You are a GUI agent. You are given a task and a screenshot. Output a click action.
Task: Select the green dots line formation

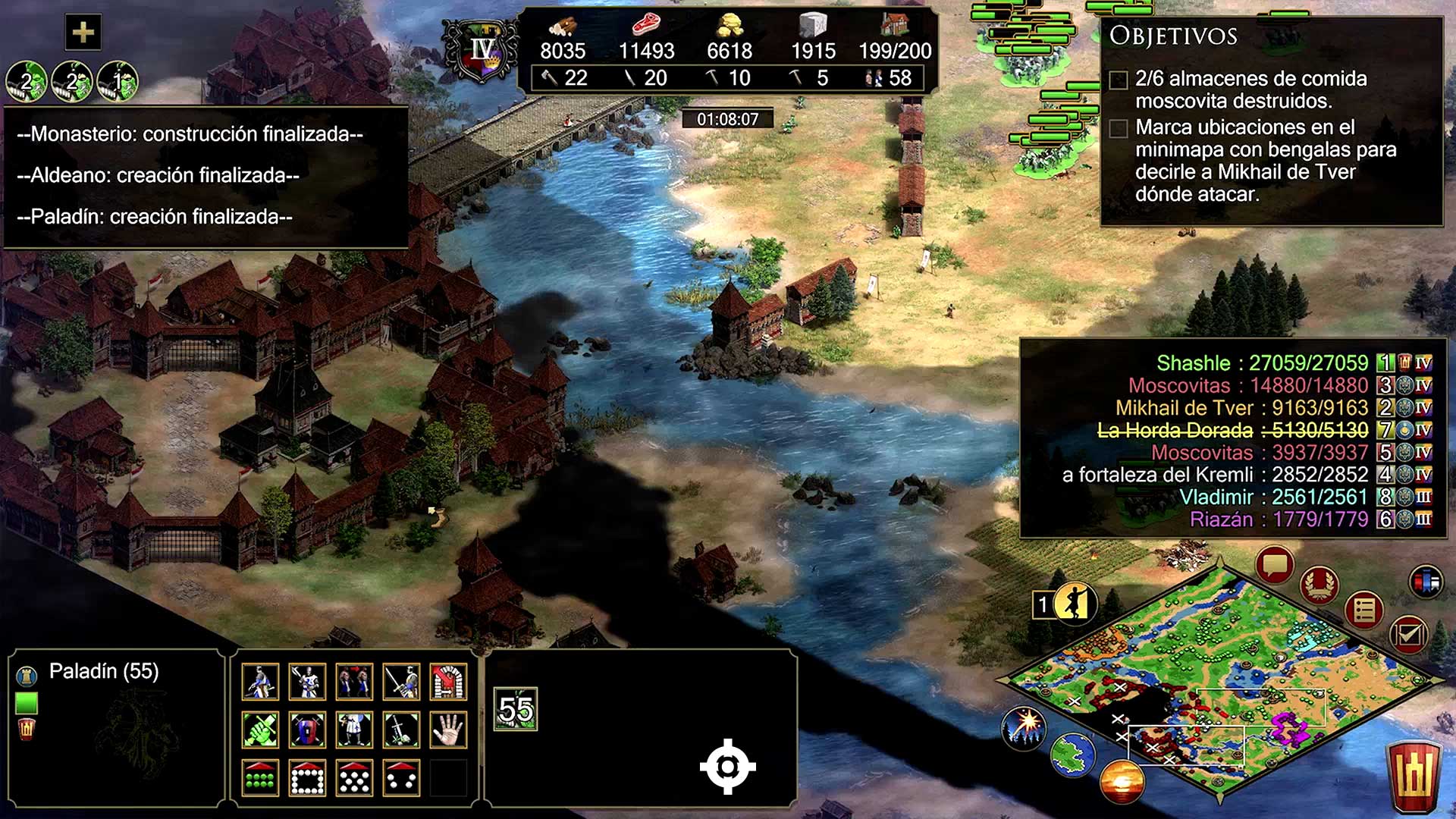pyautogui.click(x=260, y=778)
